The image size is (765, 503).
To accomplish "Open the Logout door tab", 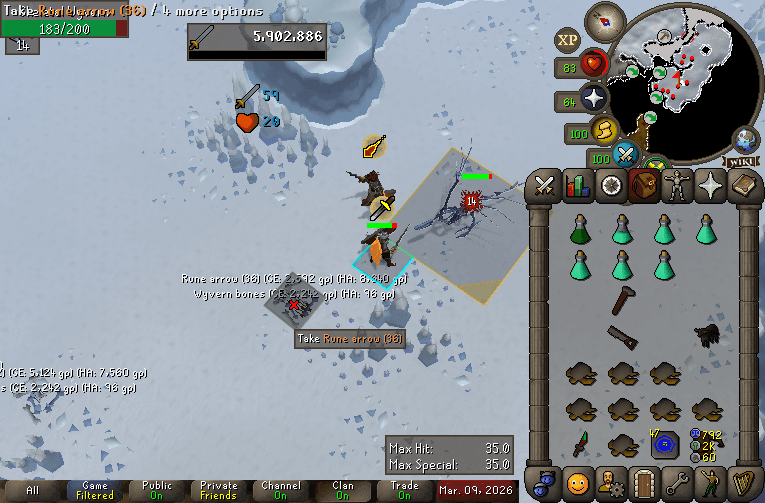I will coord(643,482).
